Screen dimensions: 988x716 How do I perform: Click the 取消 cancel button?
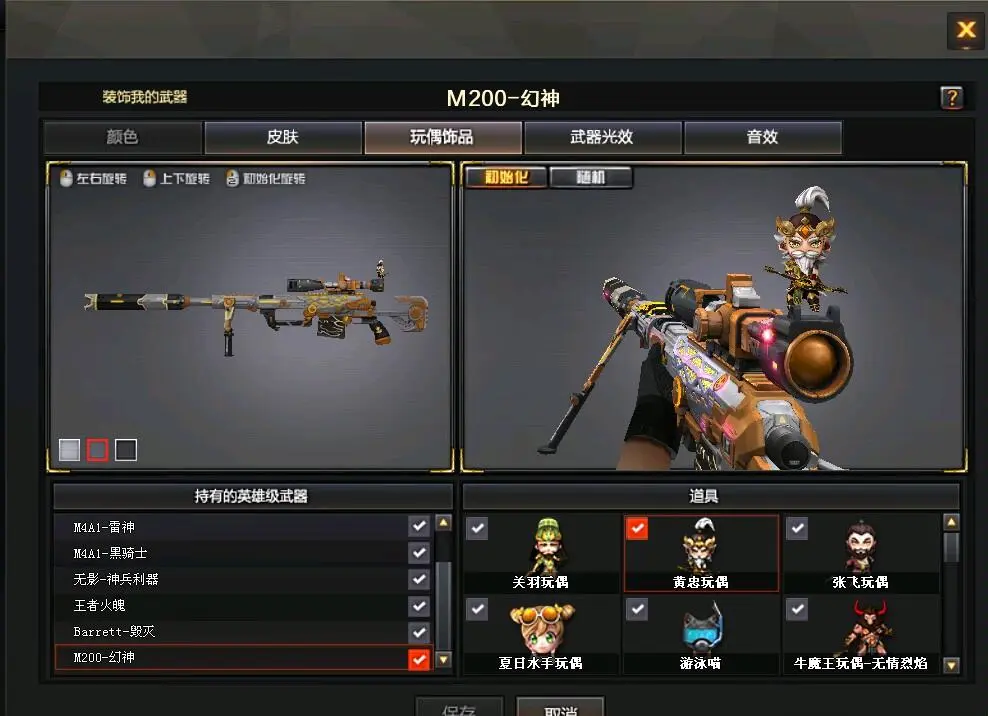click(x=560, y=708)
